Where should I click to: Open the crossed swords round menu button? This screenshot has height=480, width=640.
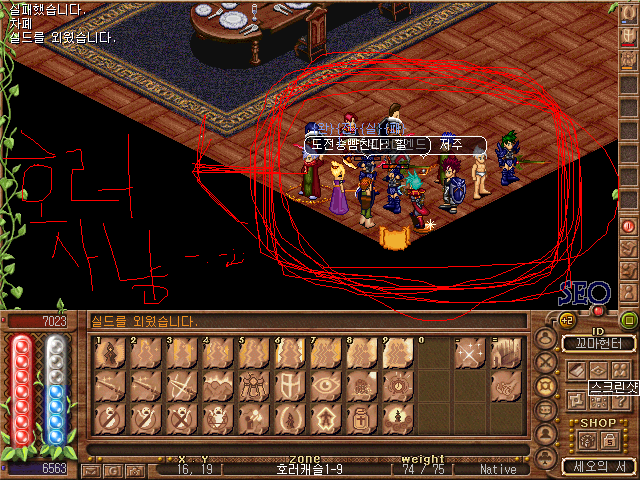click(546, 361)
